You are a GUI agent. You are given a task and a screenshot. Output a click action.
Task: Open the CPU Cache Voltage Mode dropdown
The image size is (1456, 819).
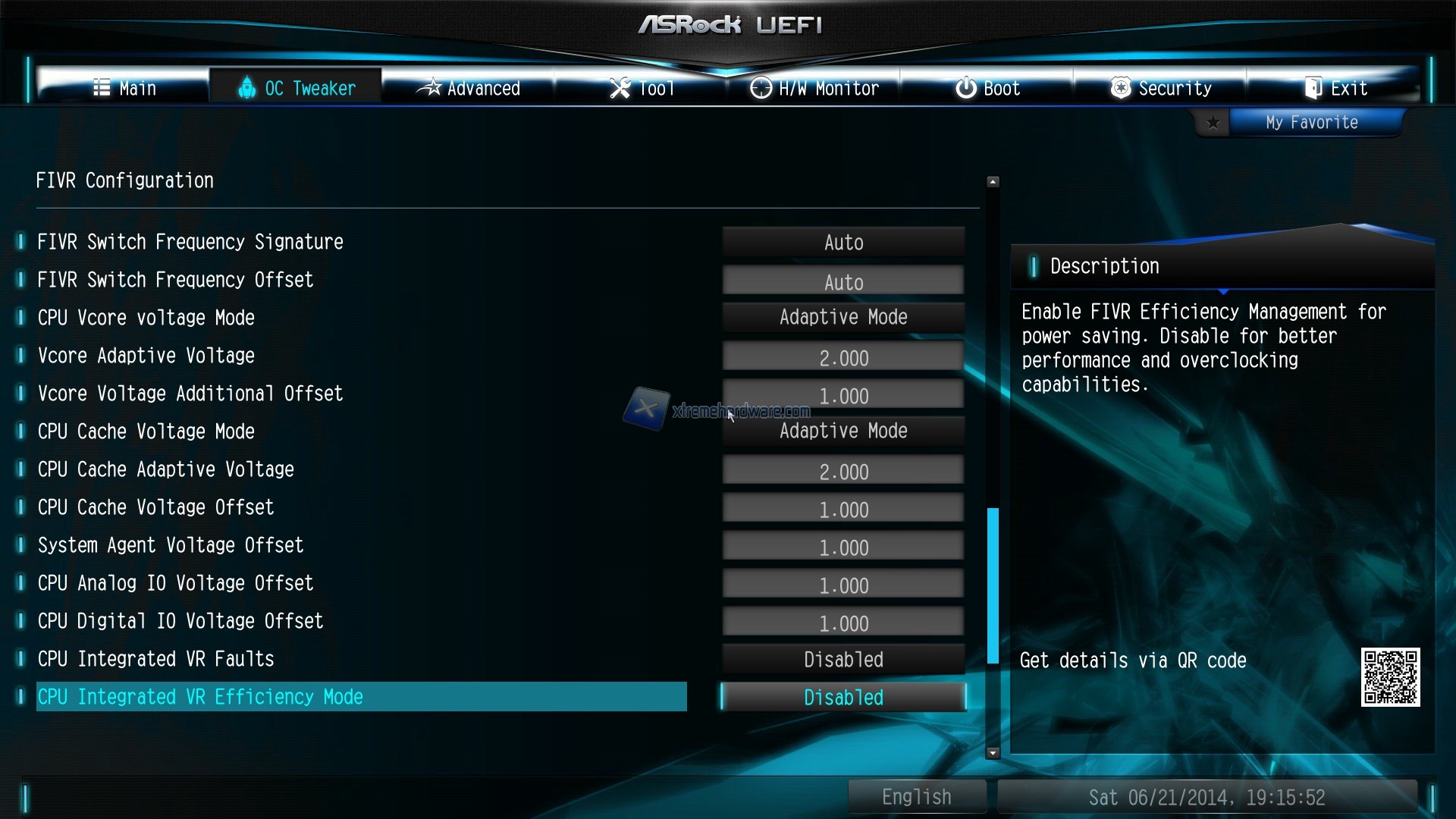pos(843,431)
